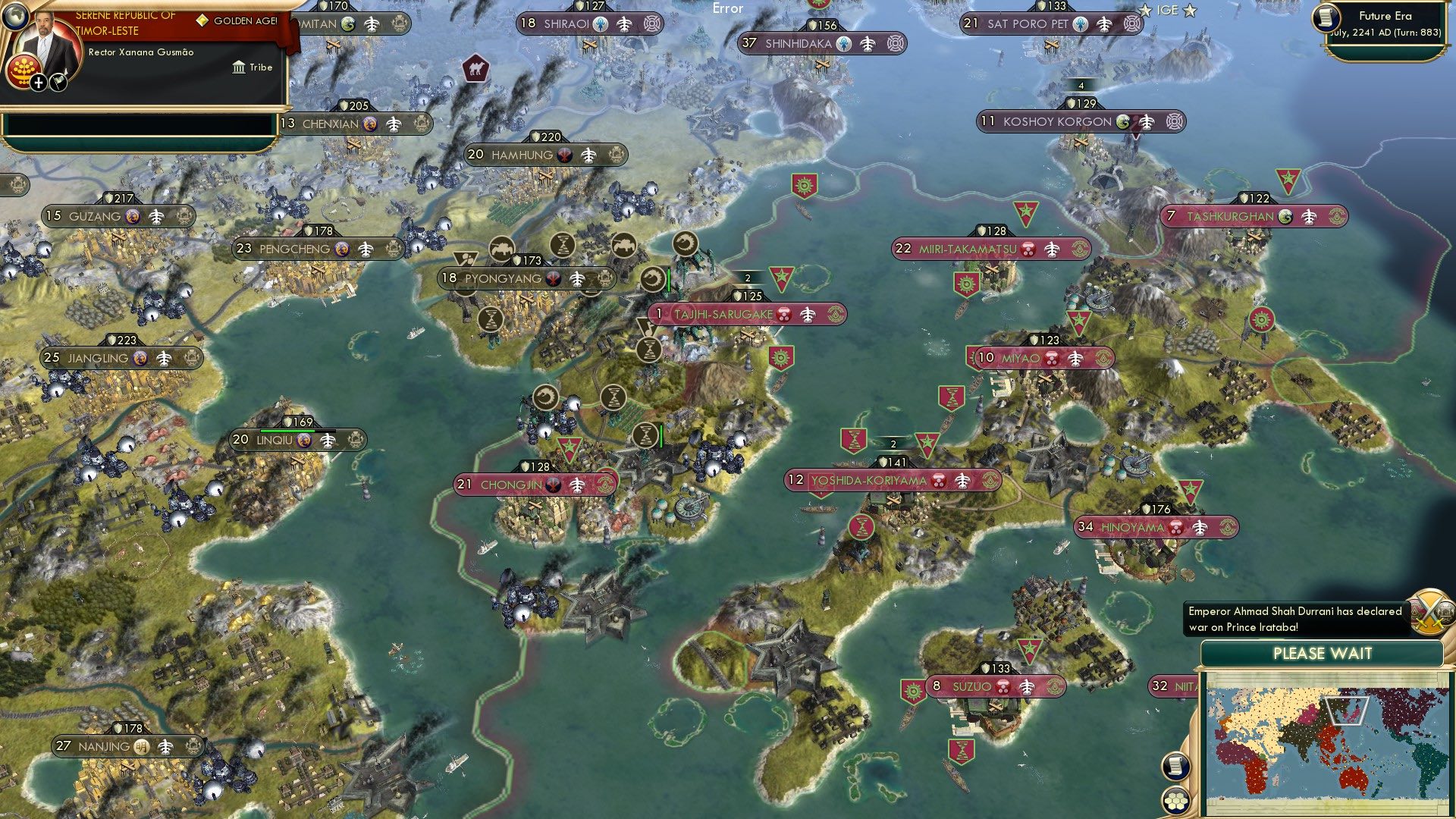1456x819 pixels.
Task: Open strategic view with the globe icon
Action: [x=17, y=17]
